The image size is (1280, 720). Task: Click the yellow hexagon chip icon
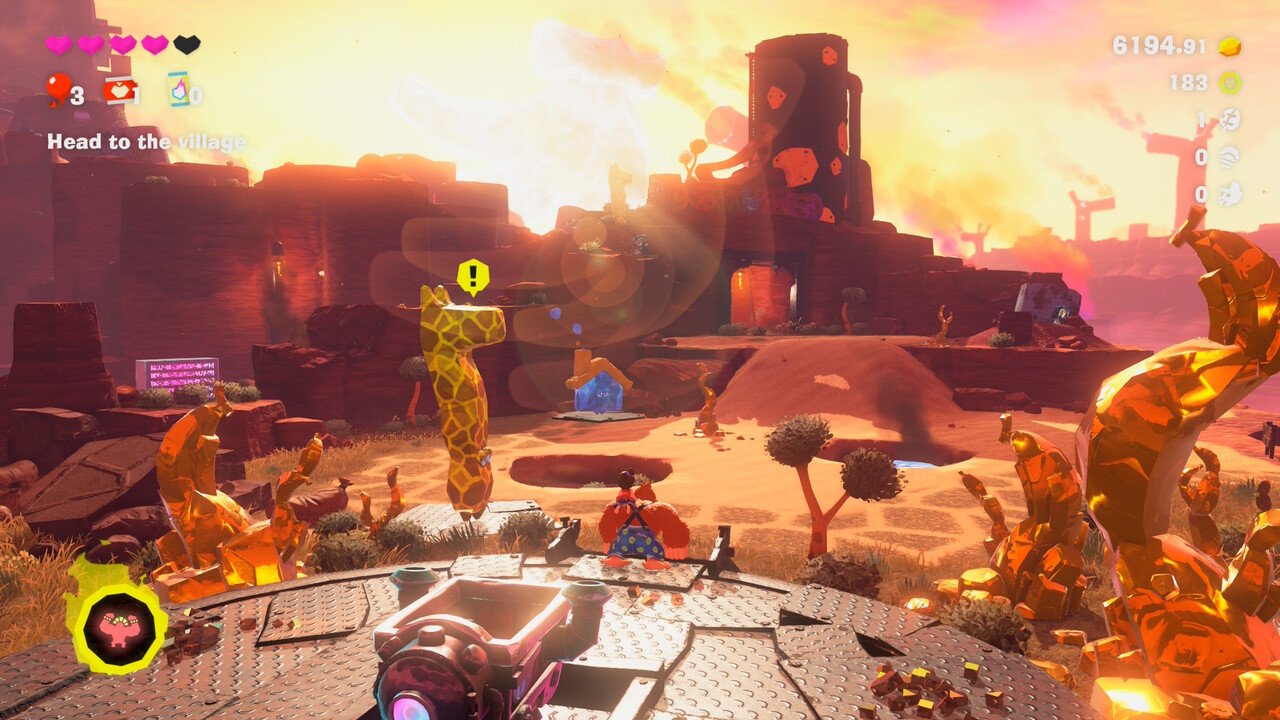point(1229,83)
